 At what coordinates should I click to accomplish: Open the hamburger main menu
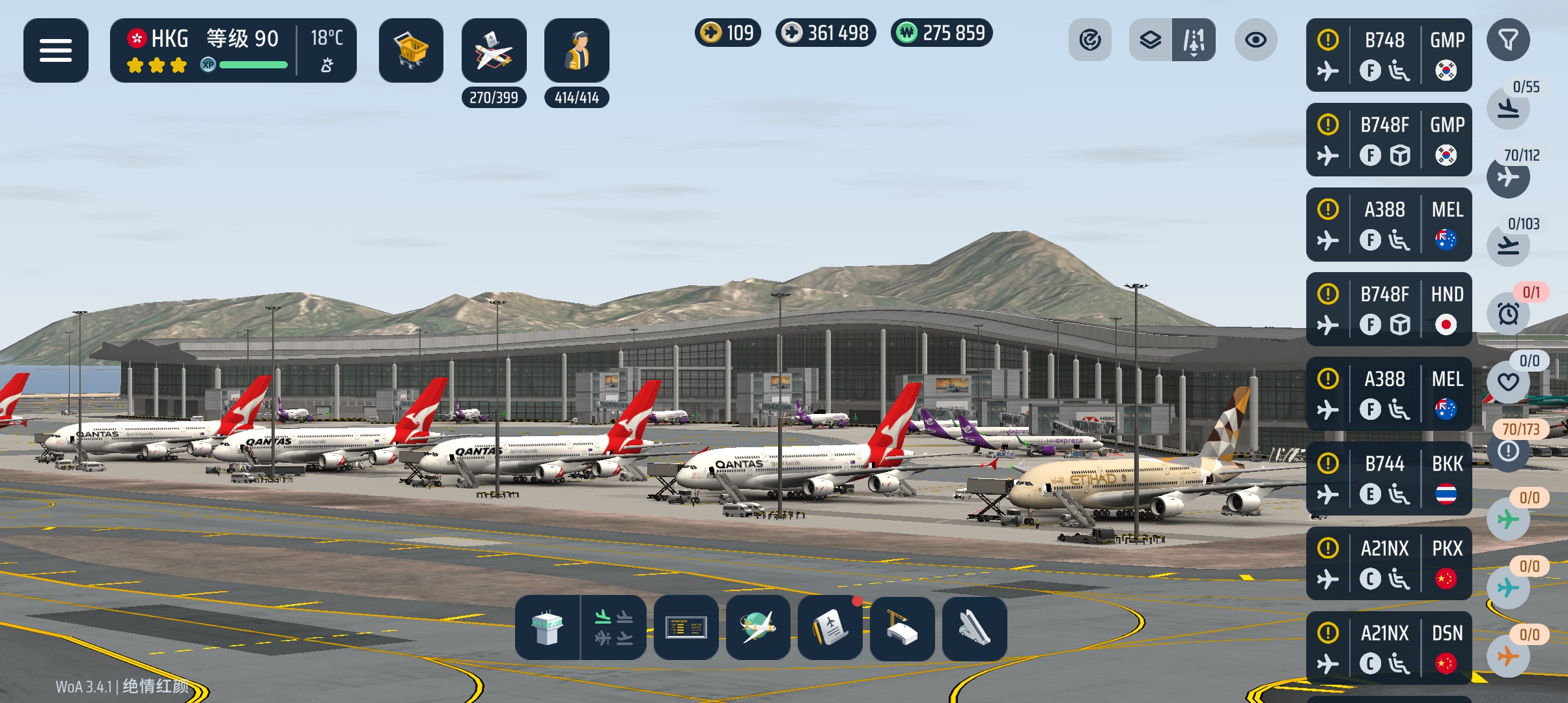pyautogui.click(x=55, y=50)
